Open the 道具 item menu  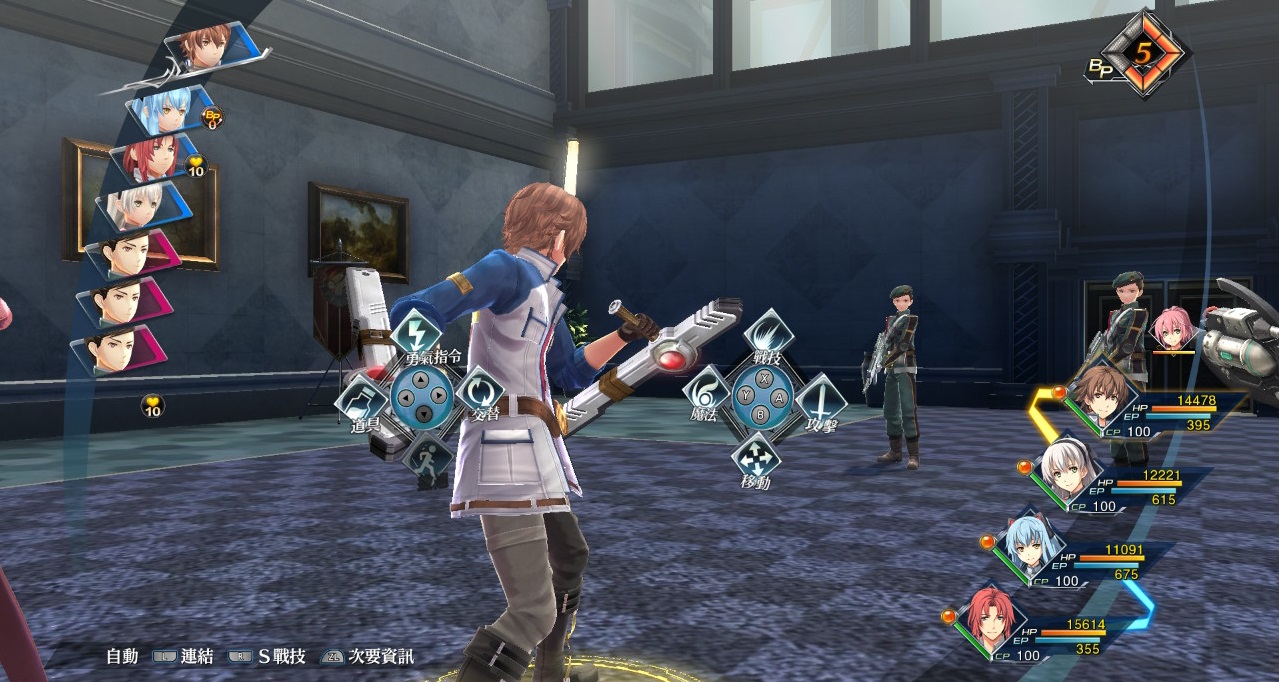[360, 401]
